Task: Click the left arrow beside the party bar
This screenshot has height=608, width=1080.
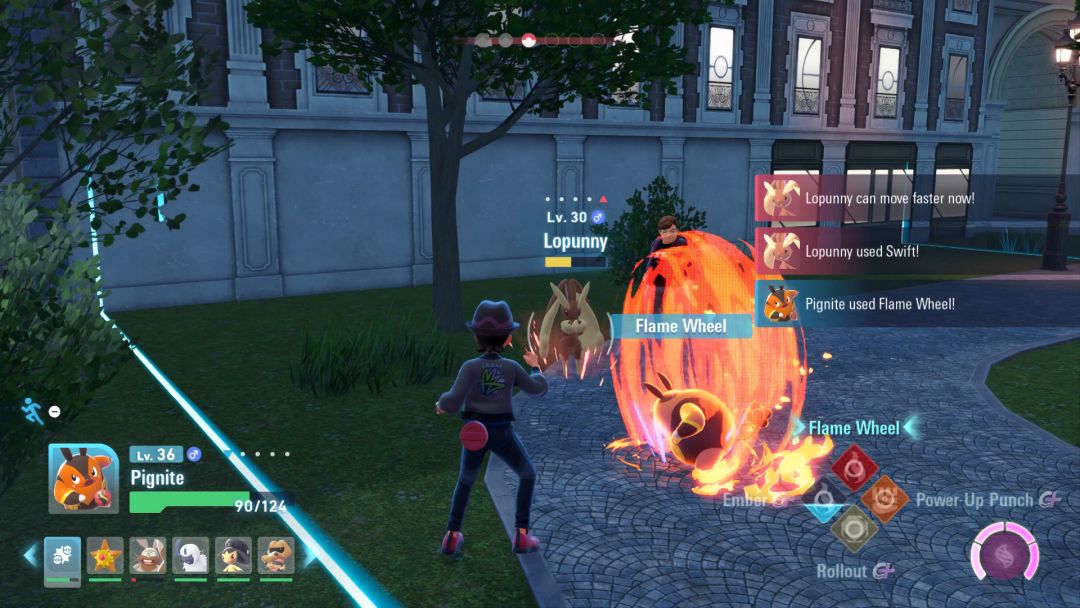Action: click(x=30, y=556)
